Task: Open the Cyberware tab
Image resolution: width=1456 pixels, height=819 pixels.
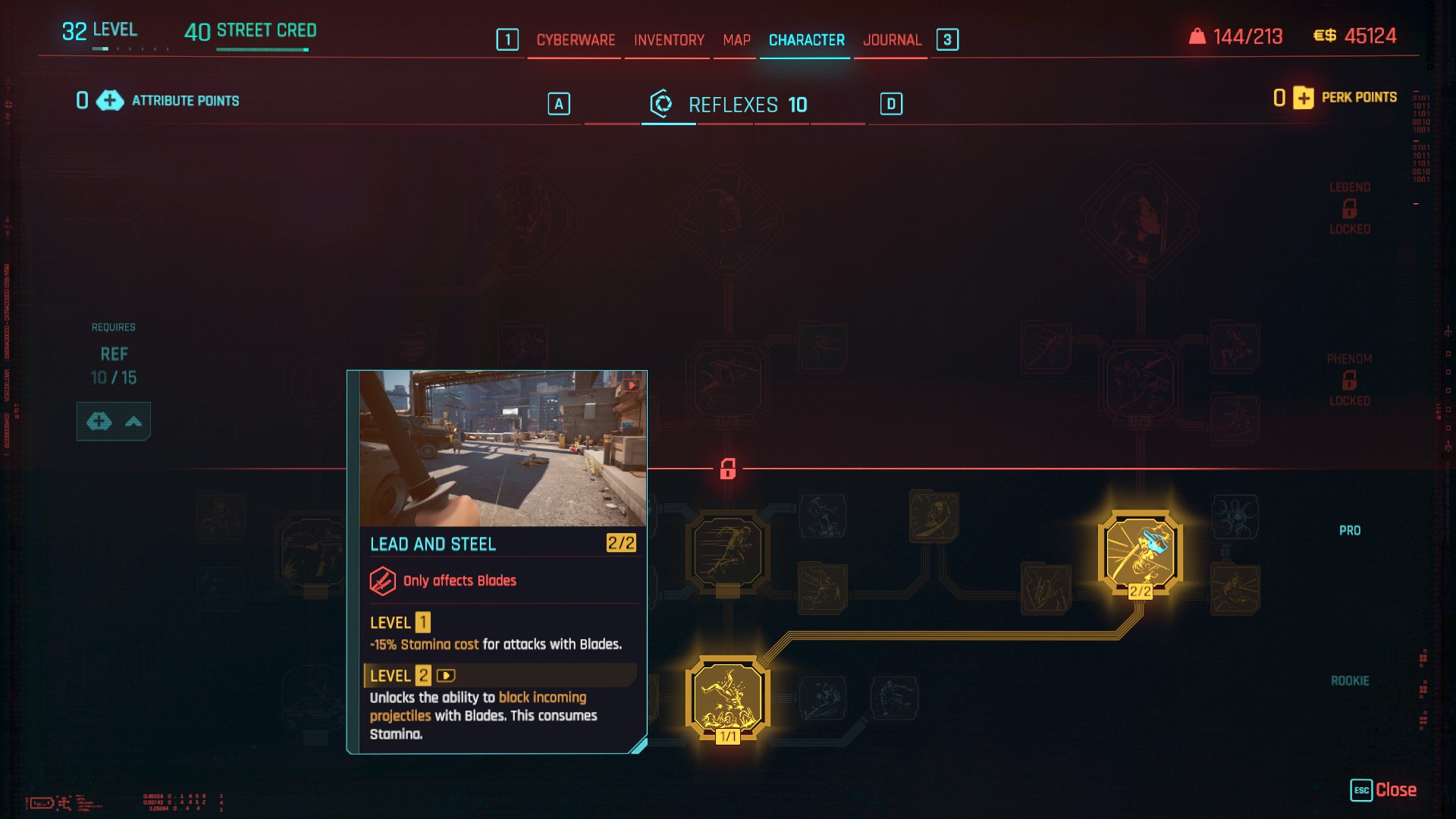Action: pyautogui.click(x=576, y=40)
